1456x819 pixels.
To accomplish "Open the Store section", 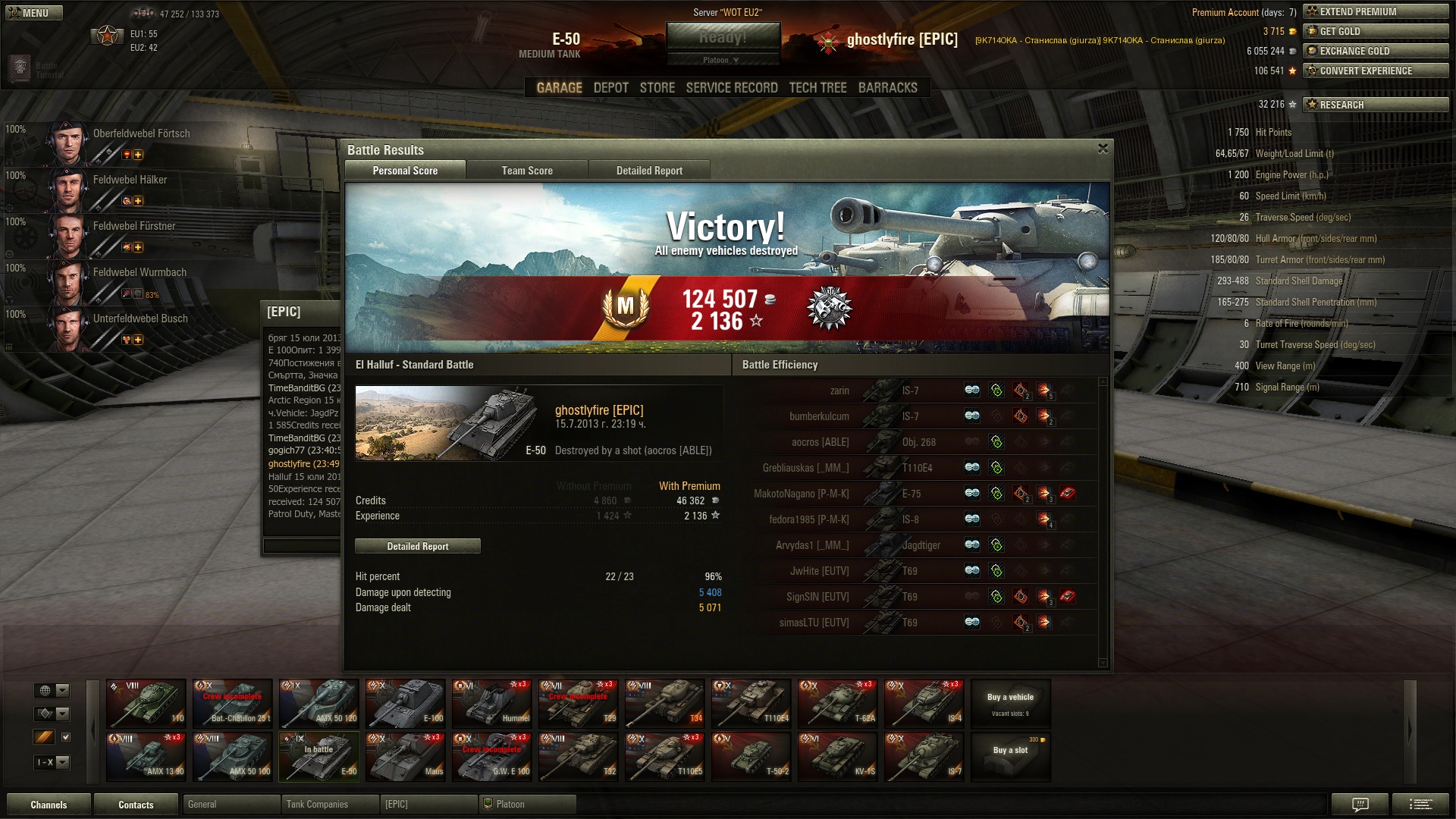I will click(x=657, y=88).
